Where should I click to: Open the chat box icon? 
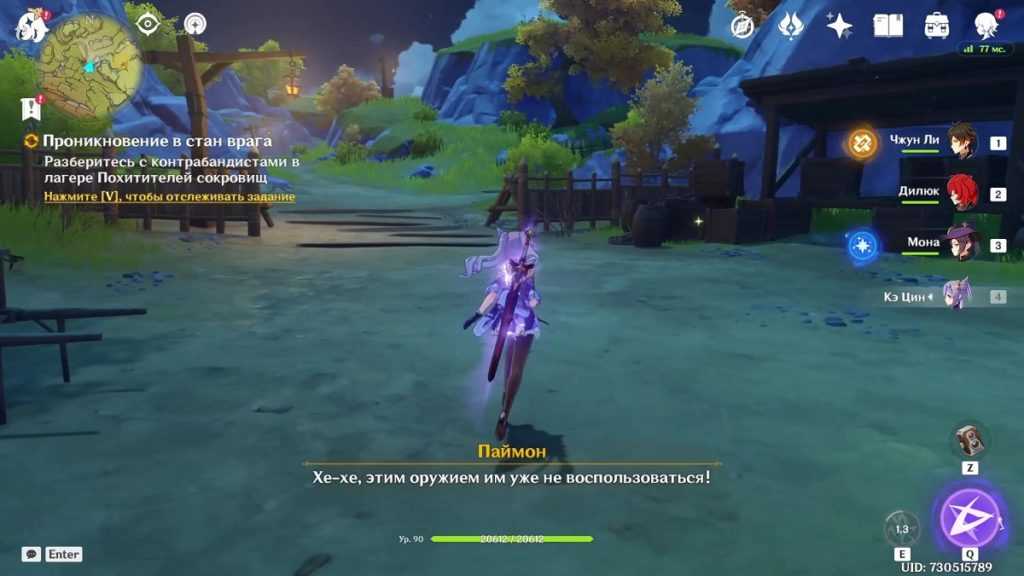tap(31, 554)
